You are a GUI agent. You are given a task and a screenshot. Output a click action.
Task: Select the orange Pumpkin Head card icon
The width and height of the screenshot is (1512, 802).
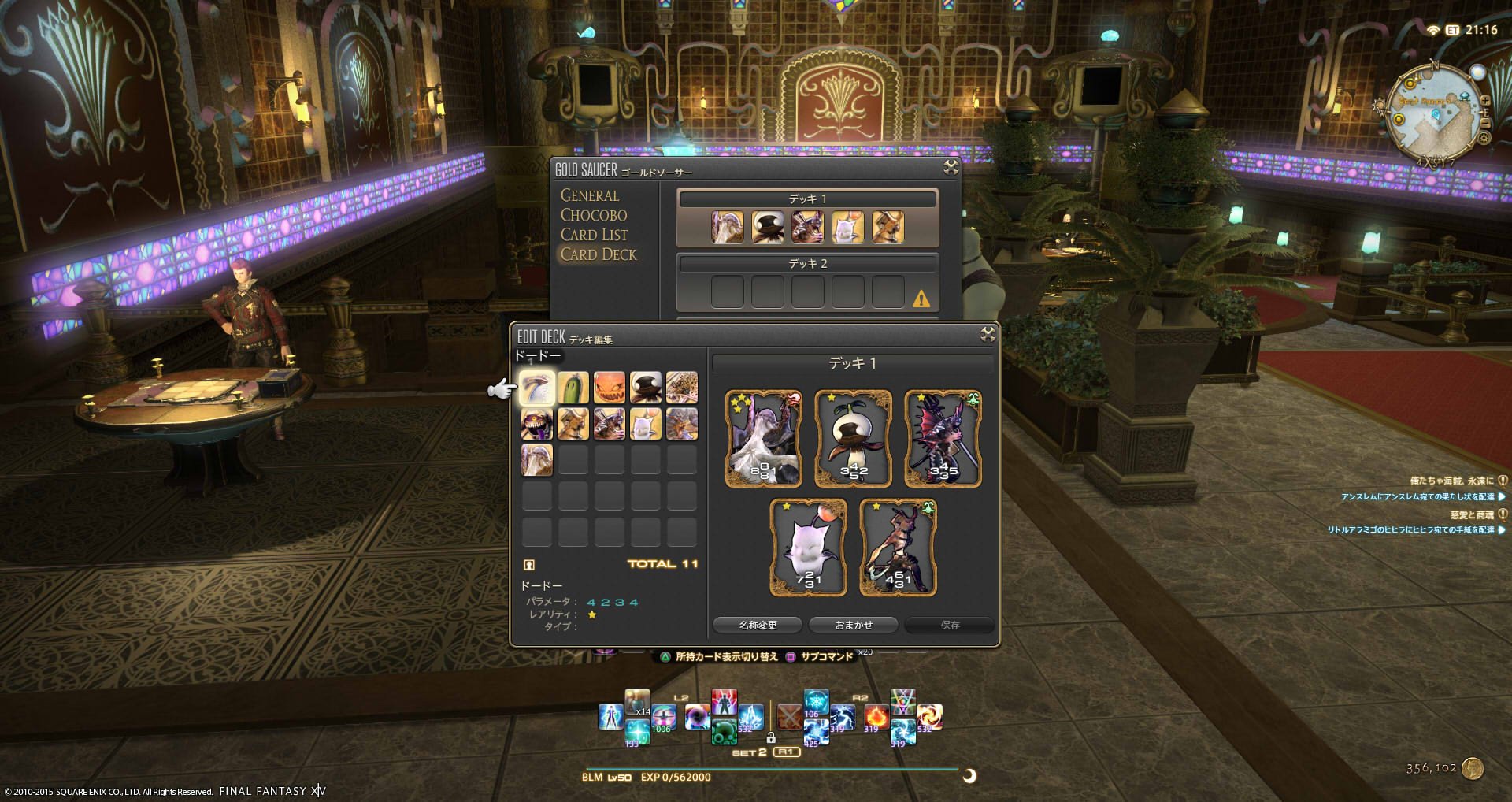tap(610, 387)
